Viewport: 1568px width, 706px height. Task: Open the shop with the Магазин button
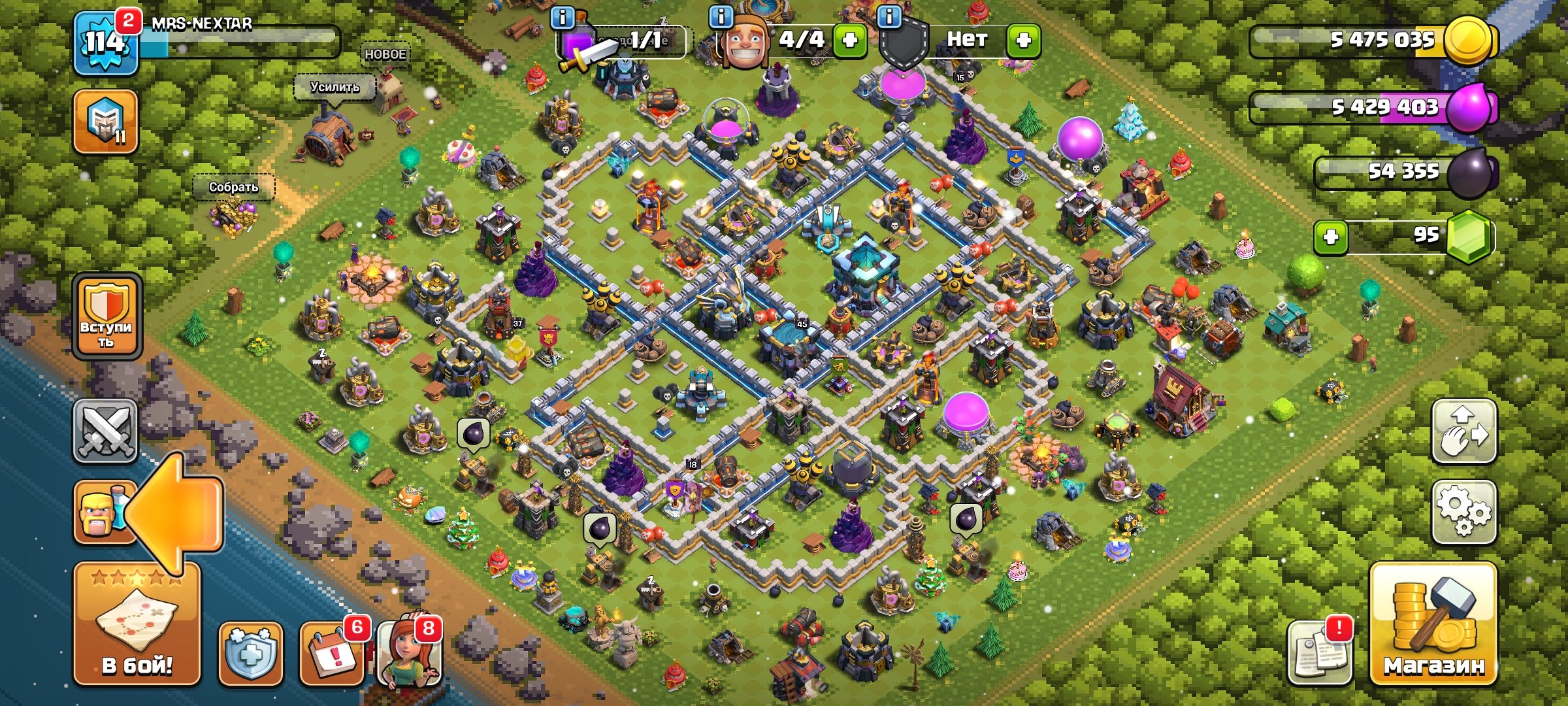pyautogui.click(x=1433, y=624)
